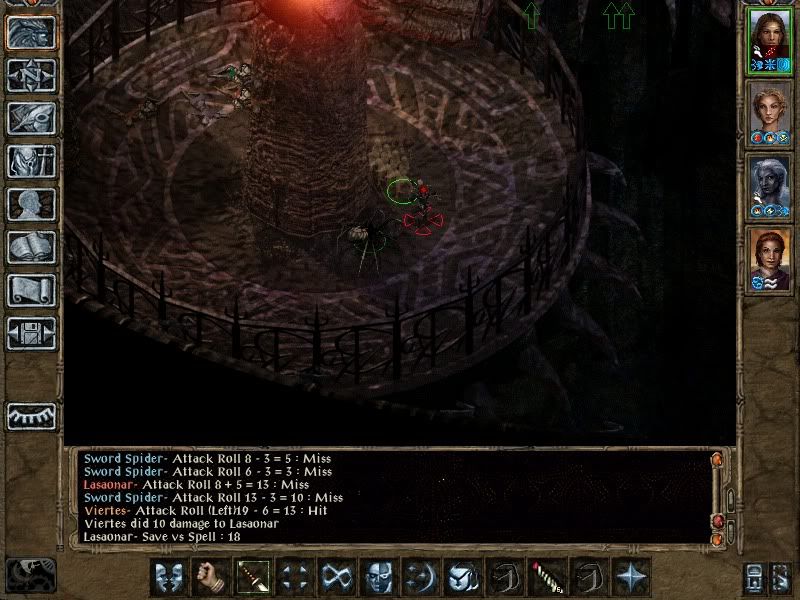This screenshot has height=600, width=800.
Task: Open the priest scroll screen
Action: click(31, 290)
